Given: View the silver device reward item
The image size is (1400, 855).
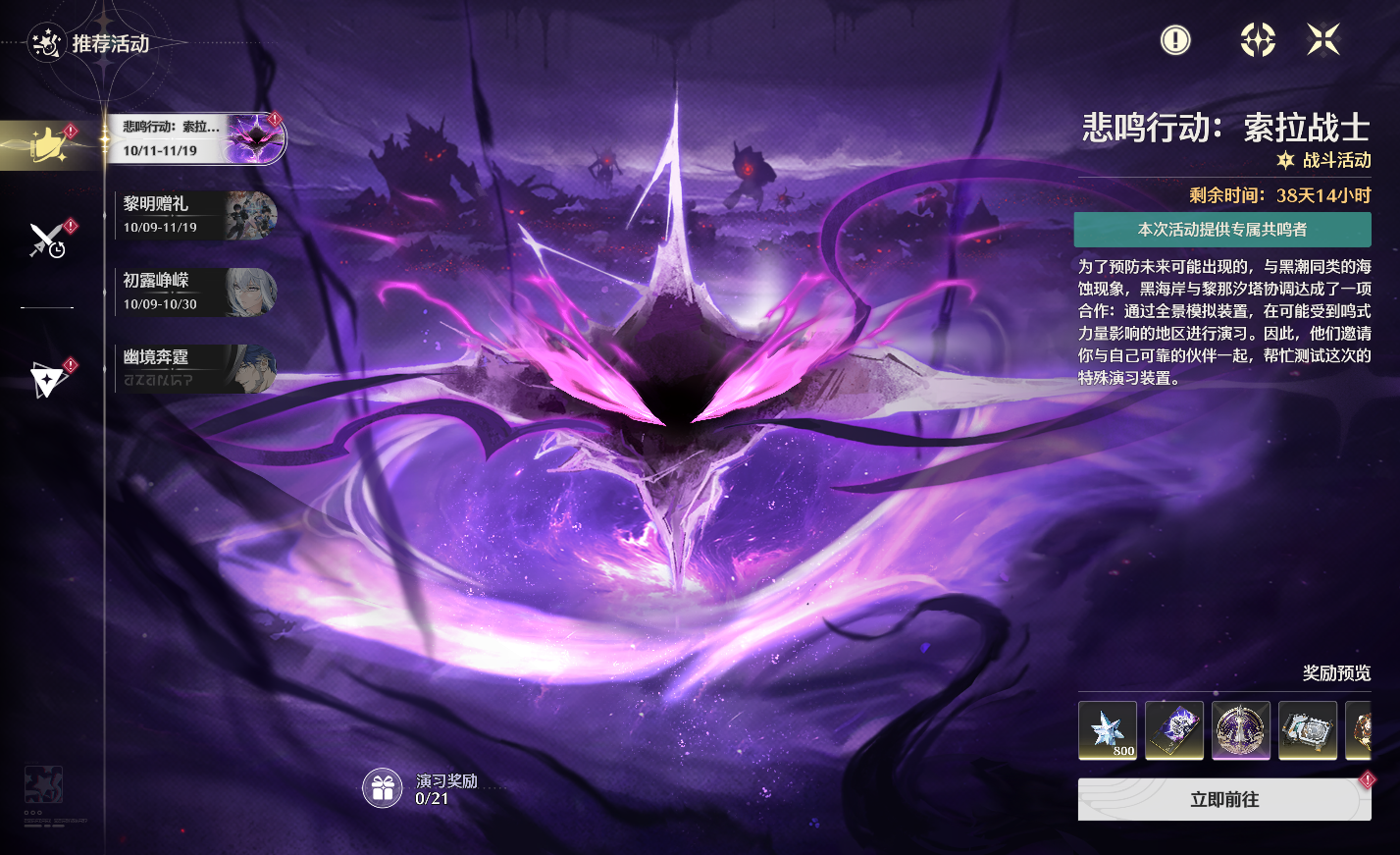Looking at the screenshot, I should click(1308, 730).
